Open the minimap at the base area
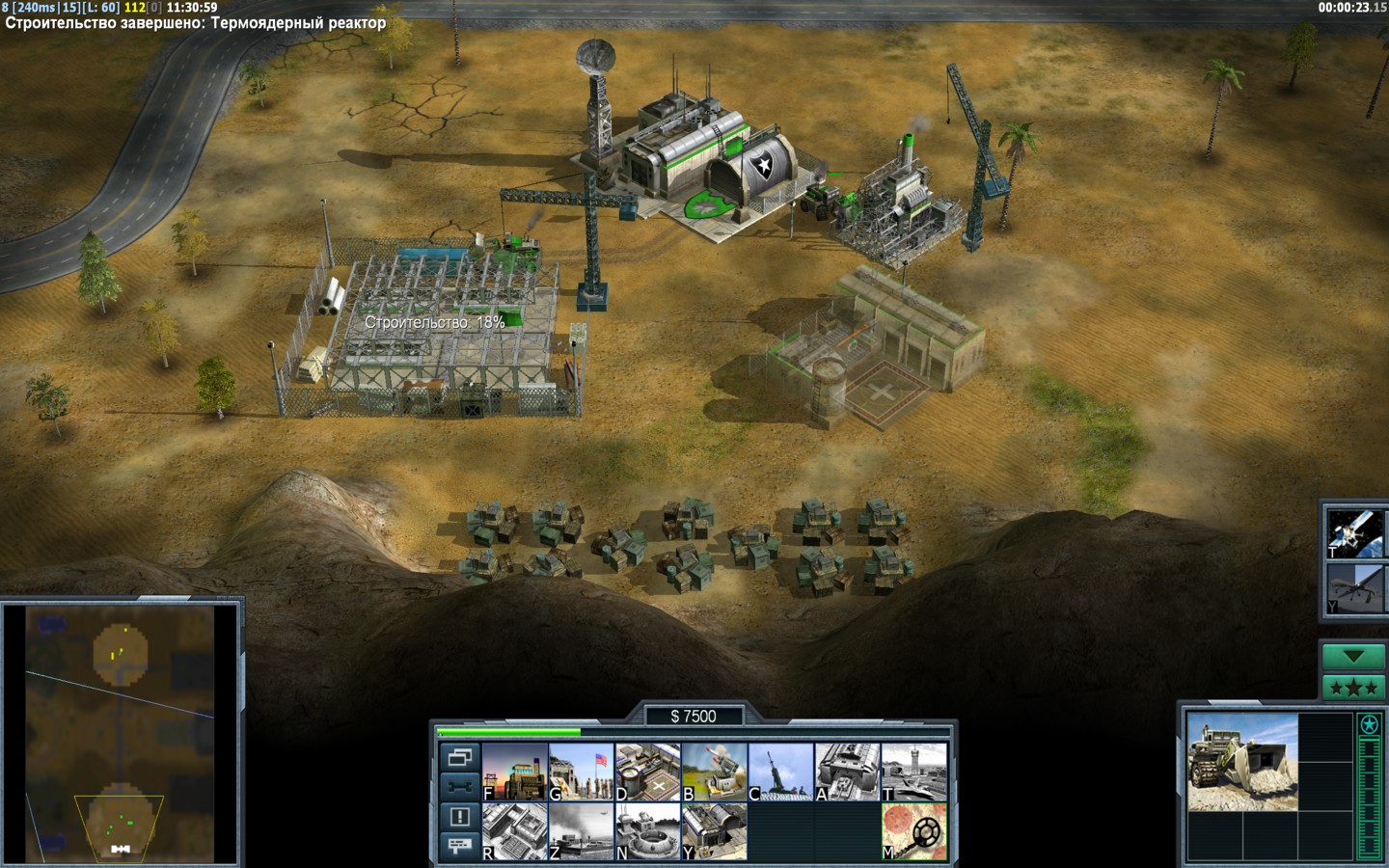1389x868 pixels. pos(122,820)
